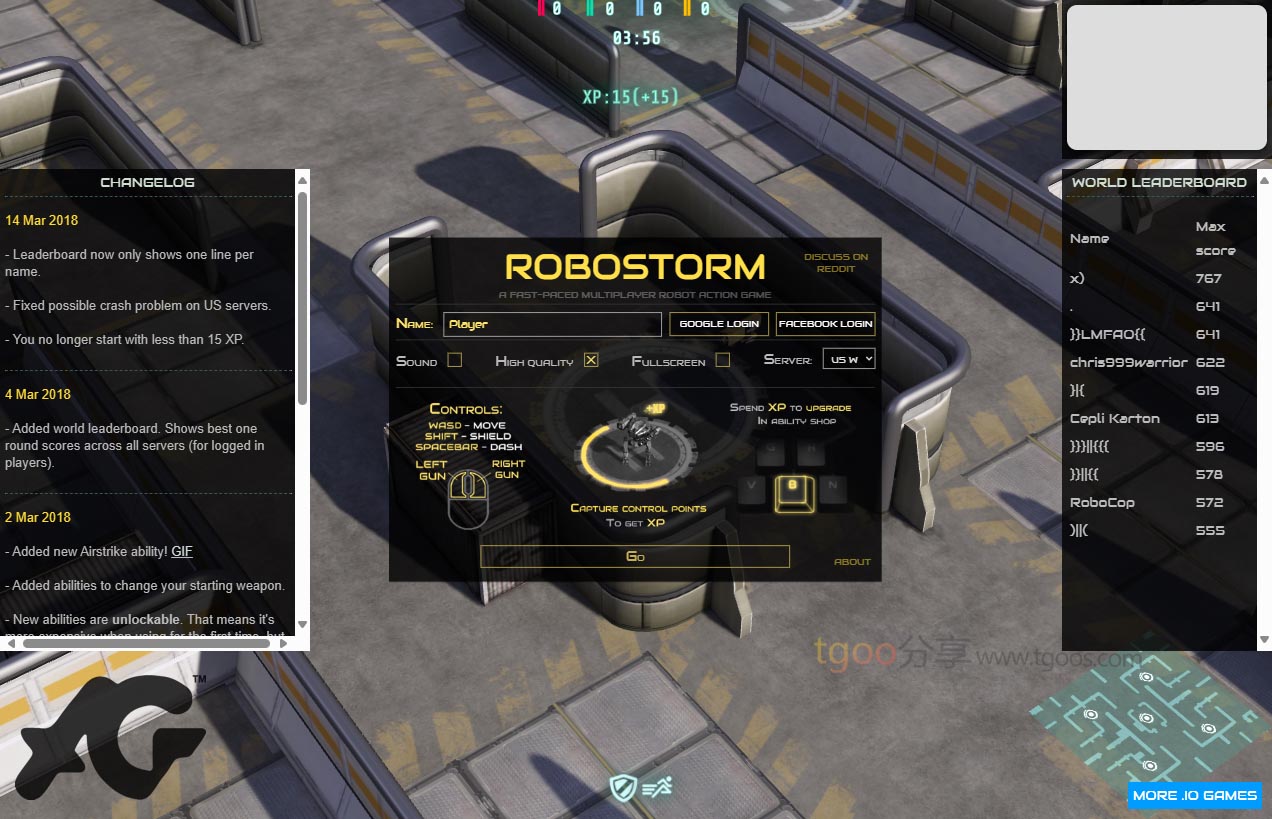Start the match with the Go button
Image resolution: width=1272 pixels, height=819 pixels.
pyautogui.click(x=635, y=556)
